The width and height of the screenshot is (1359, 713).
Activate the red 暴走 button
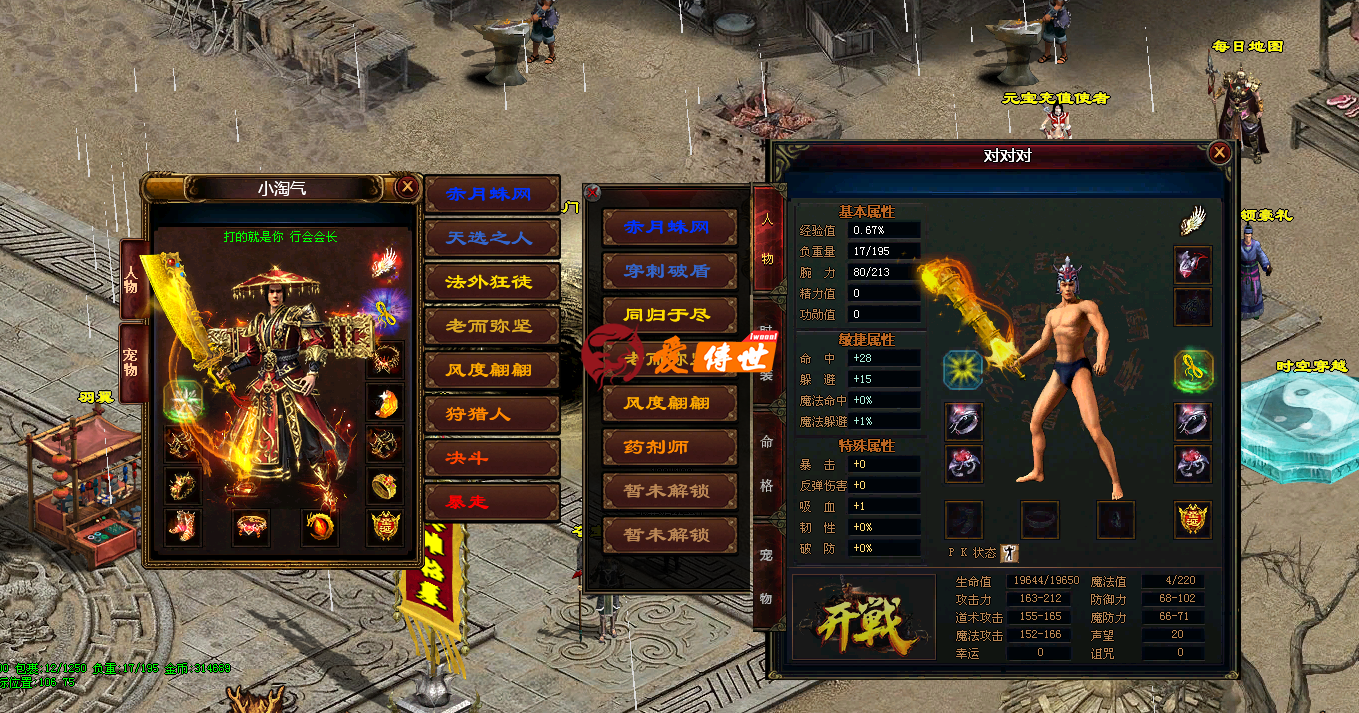(x=491, y=501)
